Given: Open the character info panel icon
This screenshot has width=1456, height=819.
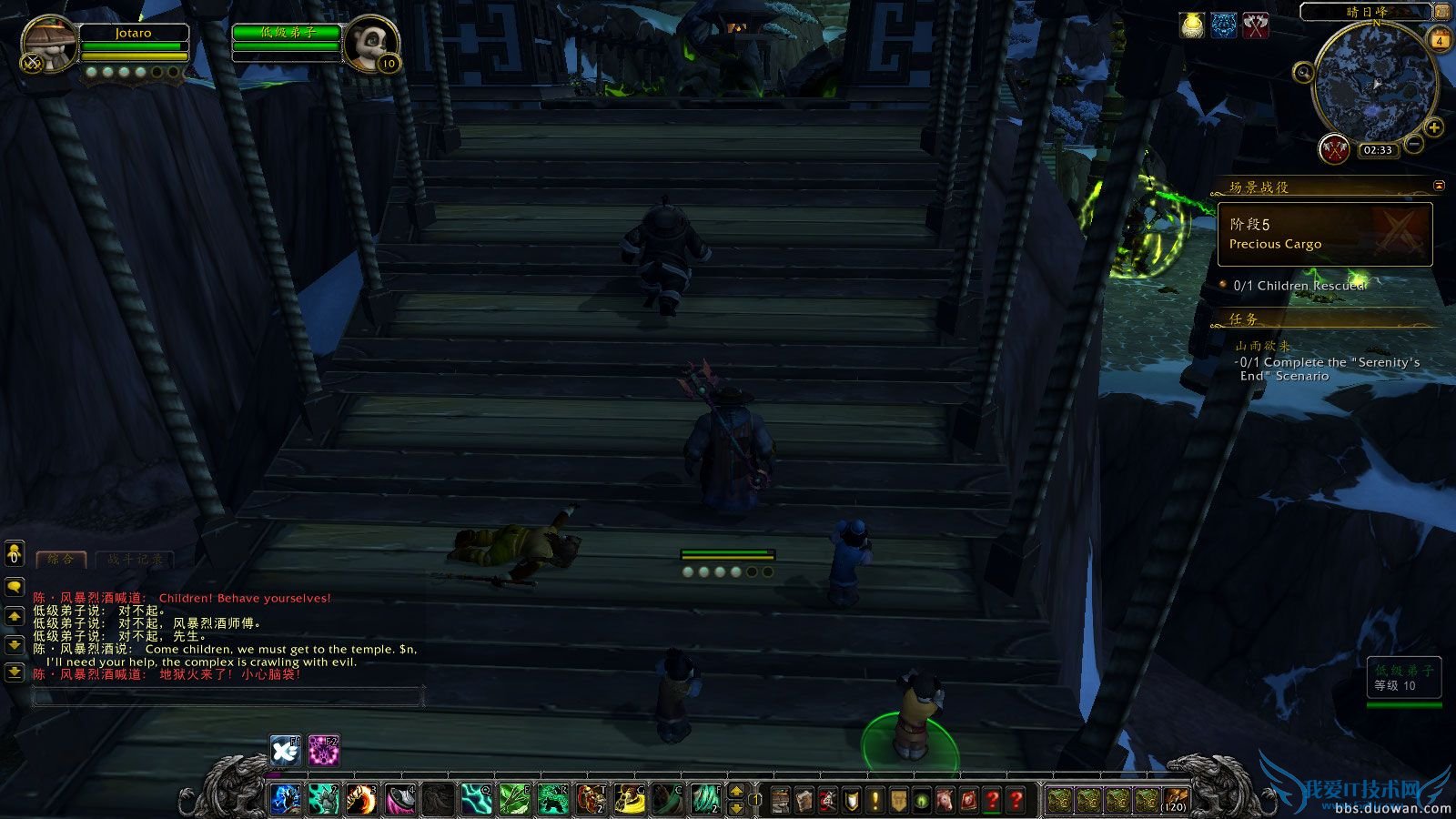Looking at the screenshot, I should (780, 801).
